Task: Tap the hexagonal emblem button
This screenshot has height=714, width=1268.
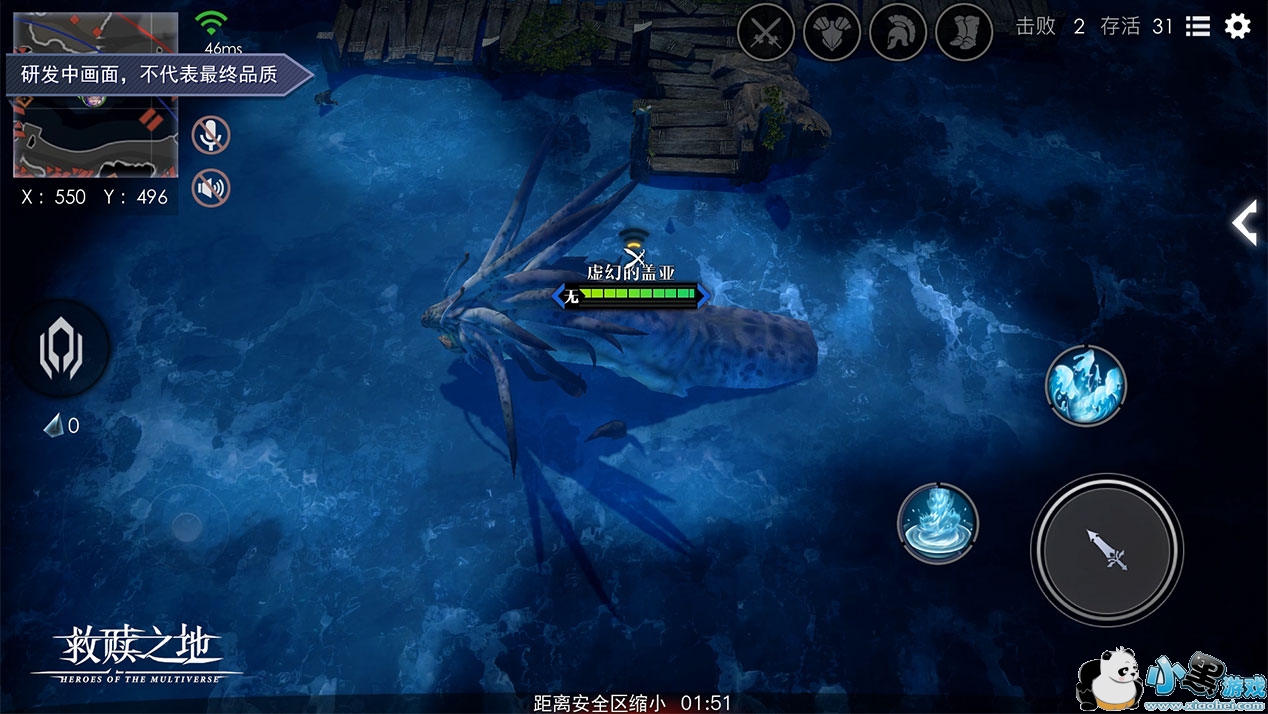Action: point(61,351)
